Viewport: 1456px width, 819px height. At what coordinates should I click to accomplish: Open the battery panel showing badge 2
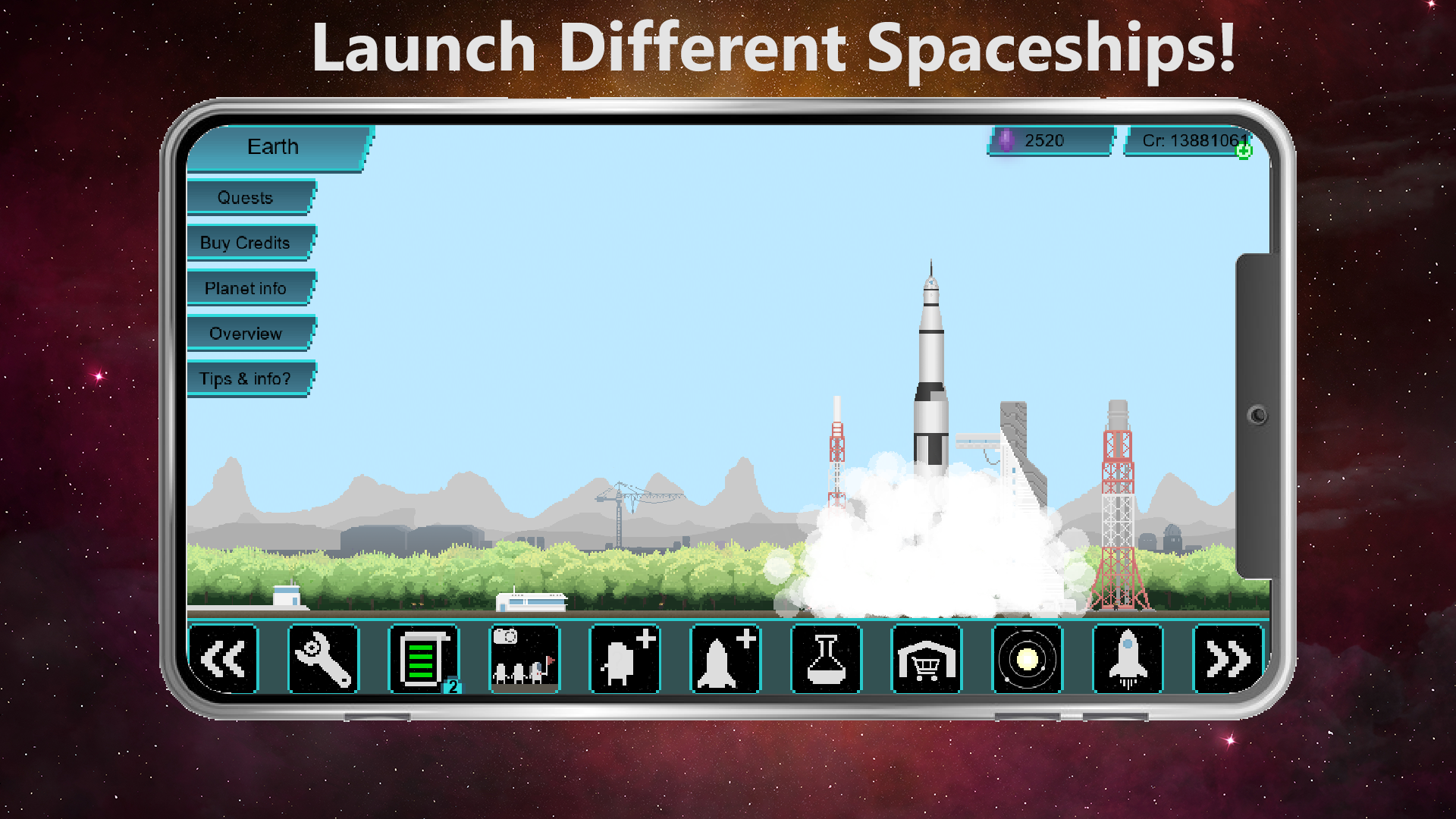point(423,659)
